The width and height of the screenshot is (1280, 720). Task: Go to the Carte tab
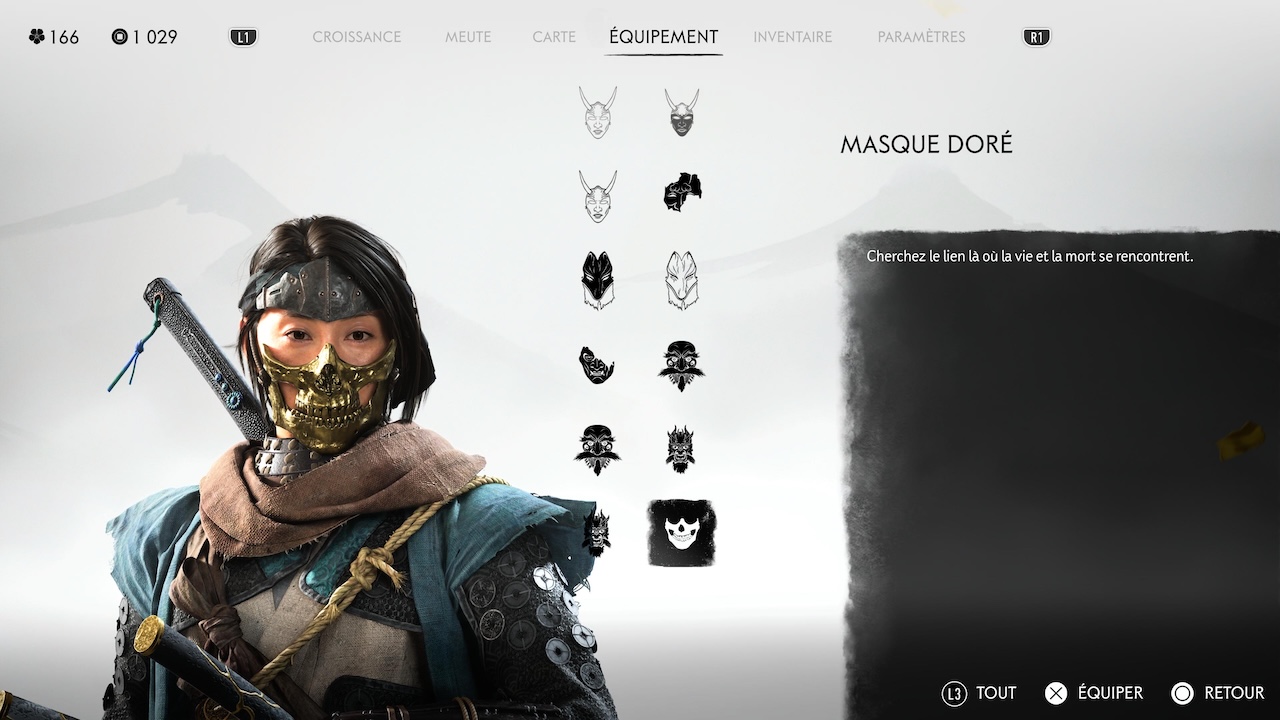pos(554,37)
